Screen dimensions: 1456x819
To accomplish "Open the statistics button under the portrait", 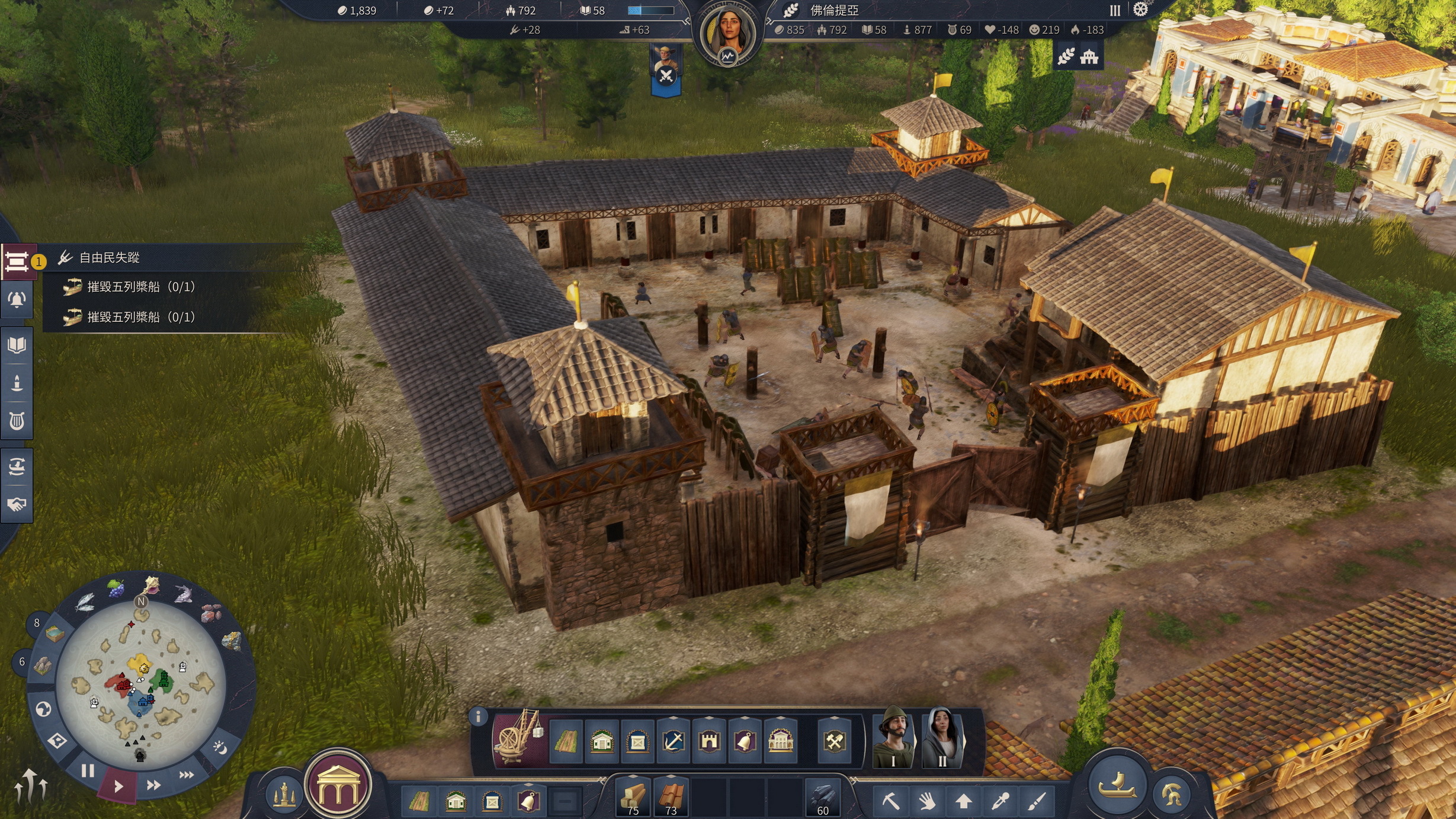I will [x=727, y=56].
